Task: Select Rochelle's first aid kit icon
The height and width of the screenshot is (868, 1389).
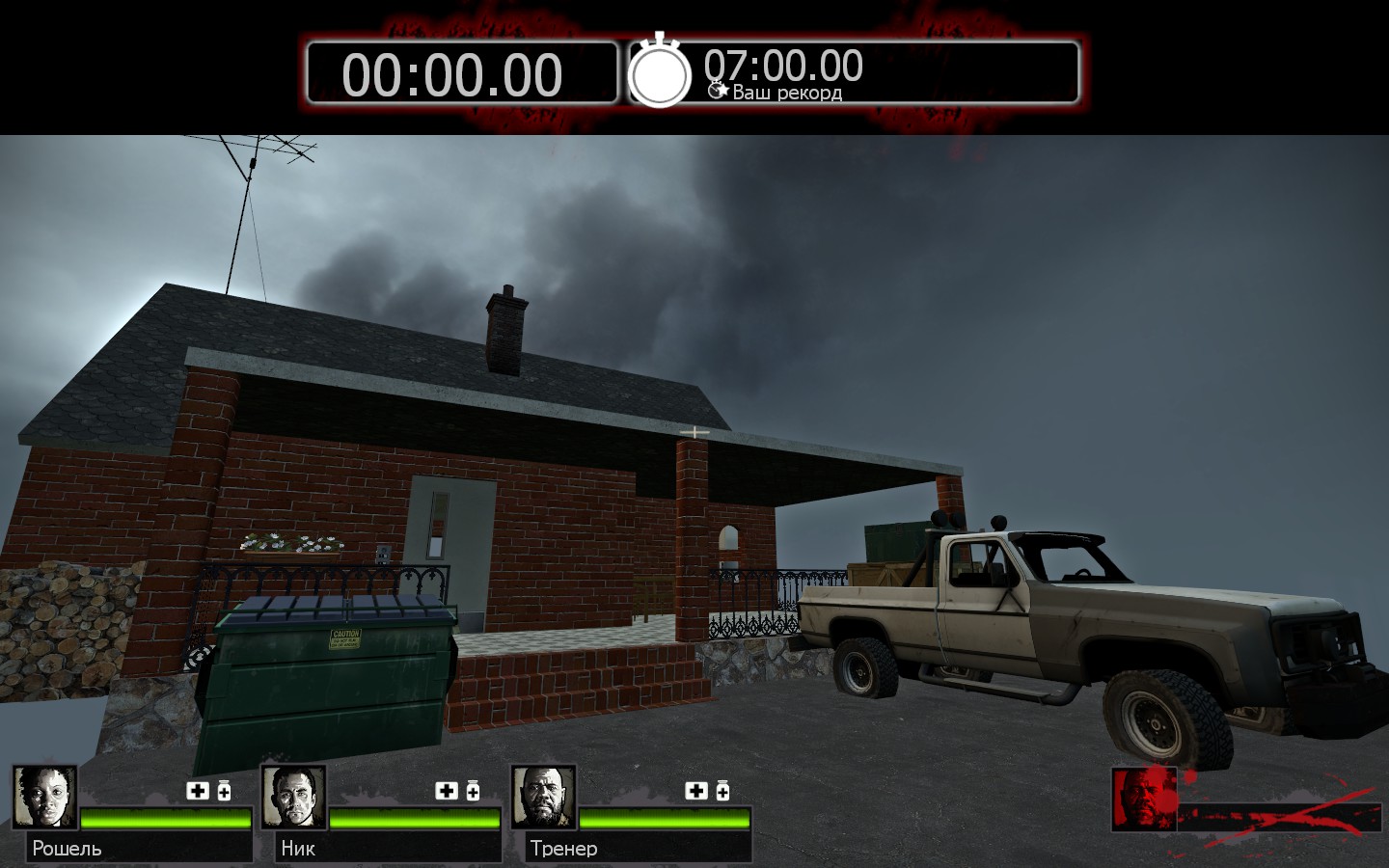Action: click(198, 791)
